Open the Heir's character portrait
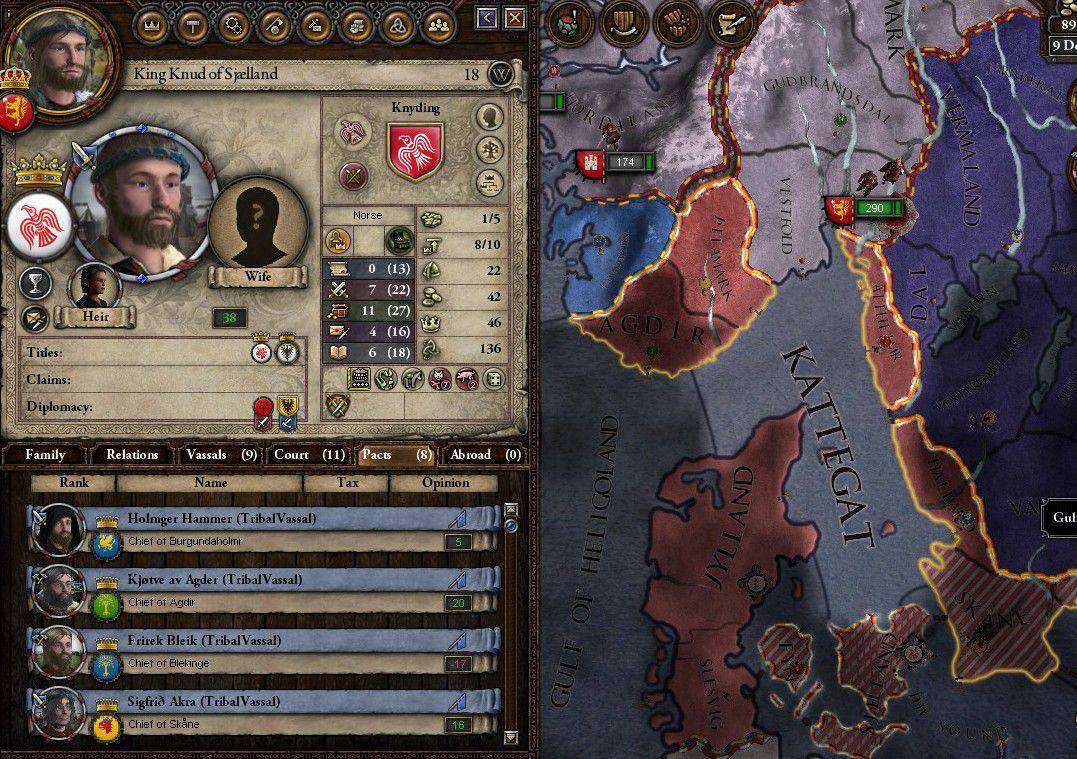This screenshot has width=1077, height=759. point(94,286)
